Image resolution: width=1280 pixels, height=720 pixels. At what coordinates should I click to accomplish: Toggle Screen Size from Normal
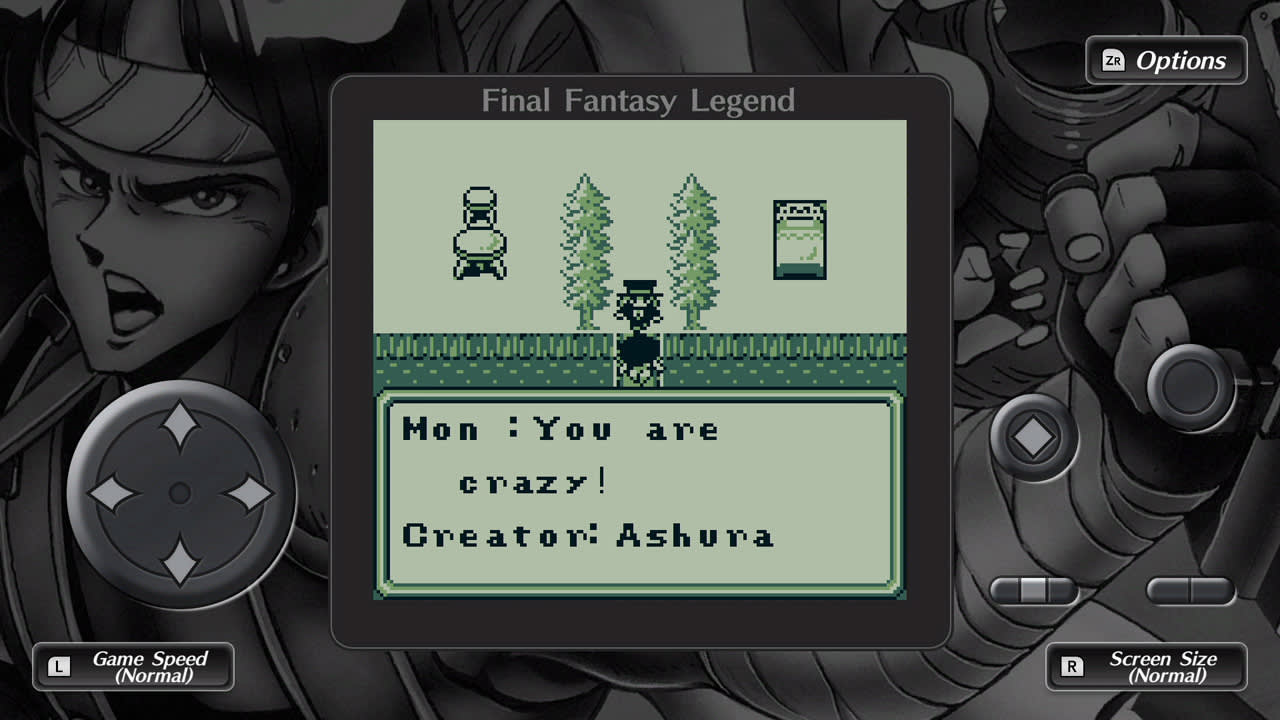pos(1146,666)
